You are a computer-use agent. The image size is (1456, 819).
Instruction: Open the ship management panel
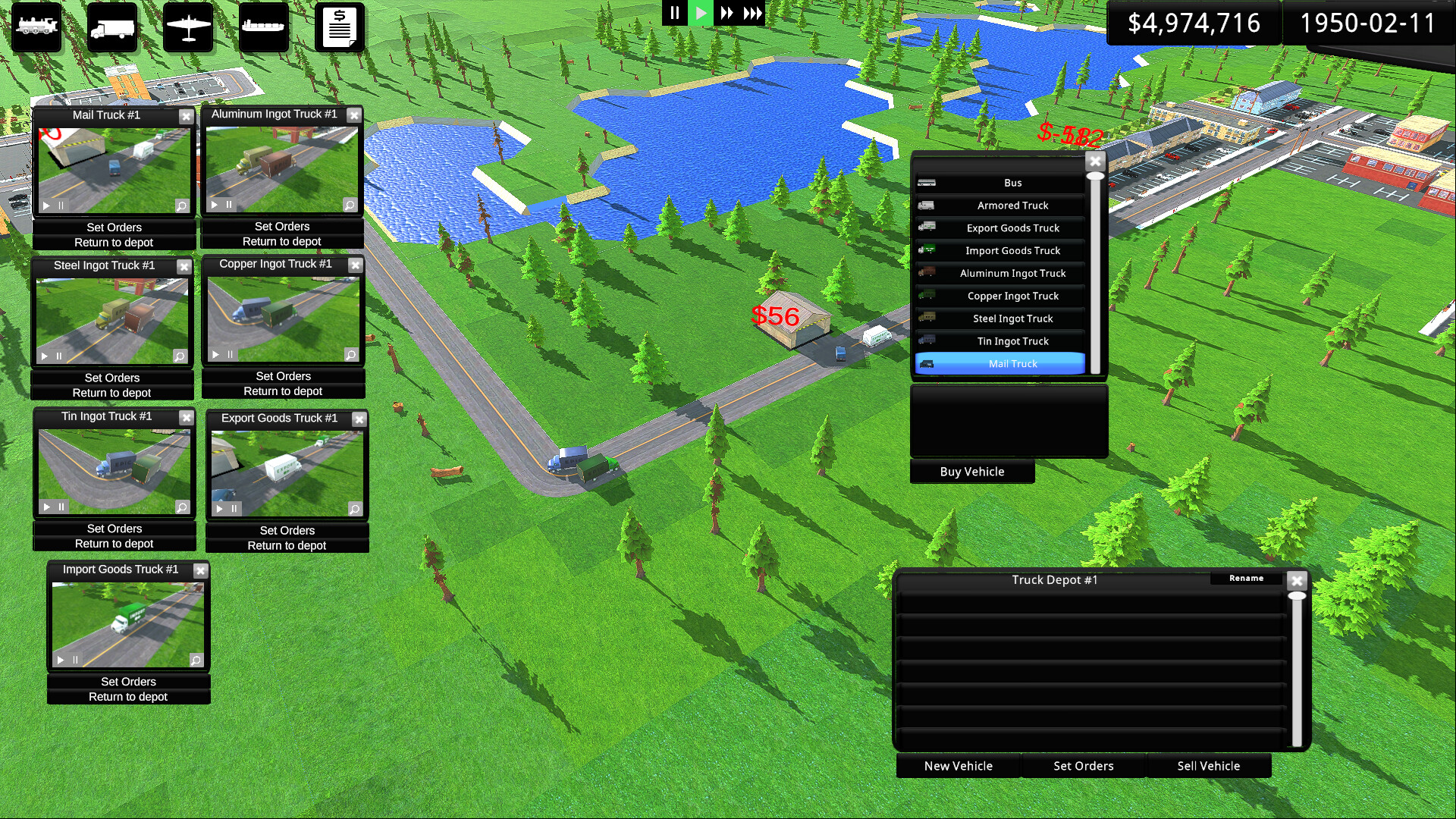point(263,27)
